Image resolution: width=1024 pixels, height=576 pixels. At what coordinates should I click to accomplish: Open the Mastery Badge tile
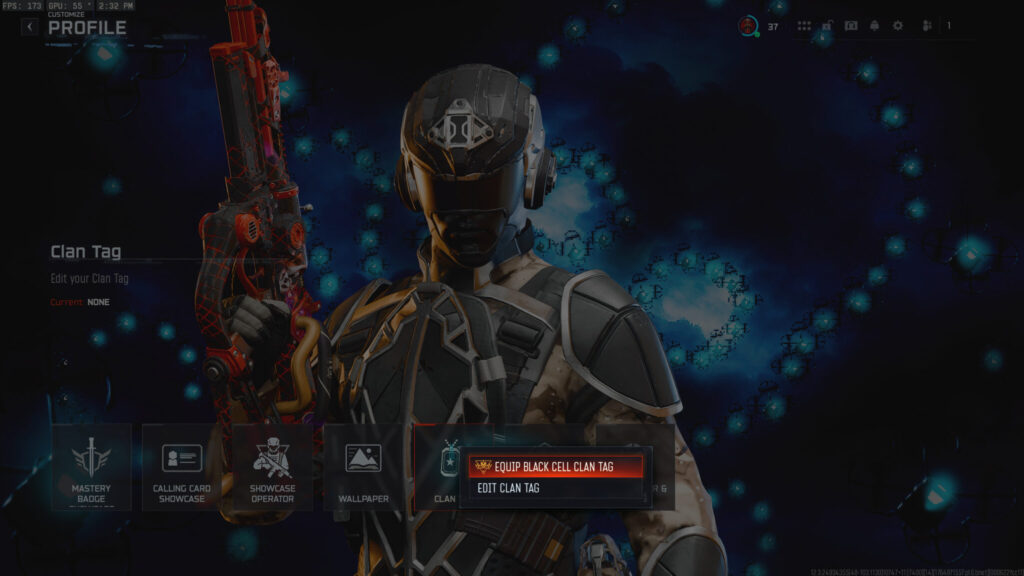pyautogui.click(x=91, y=466)
